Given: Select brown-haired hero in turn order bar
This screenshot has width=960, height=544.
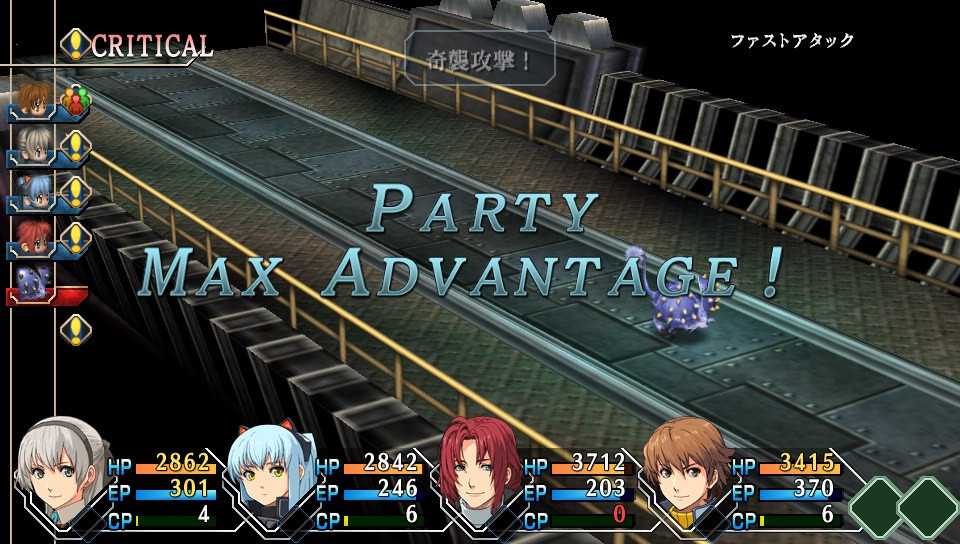Looking at the screenshot, I should point(32,99).
